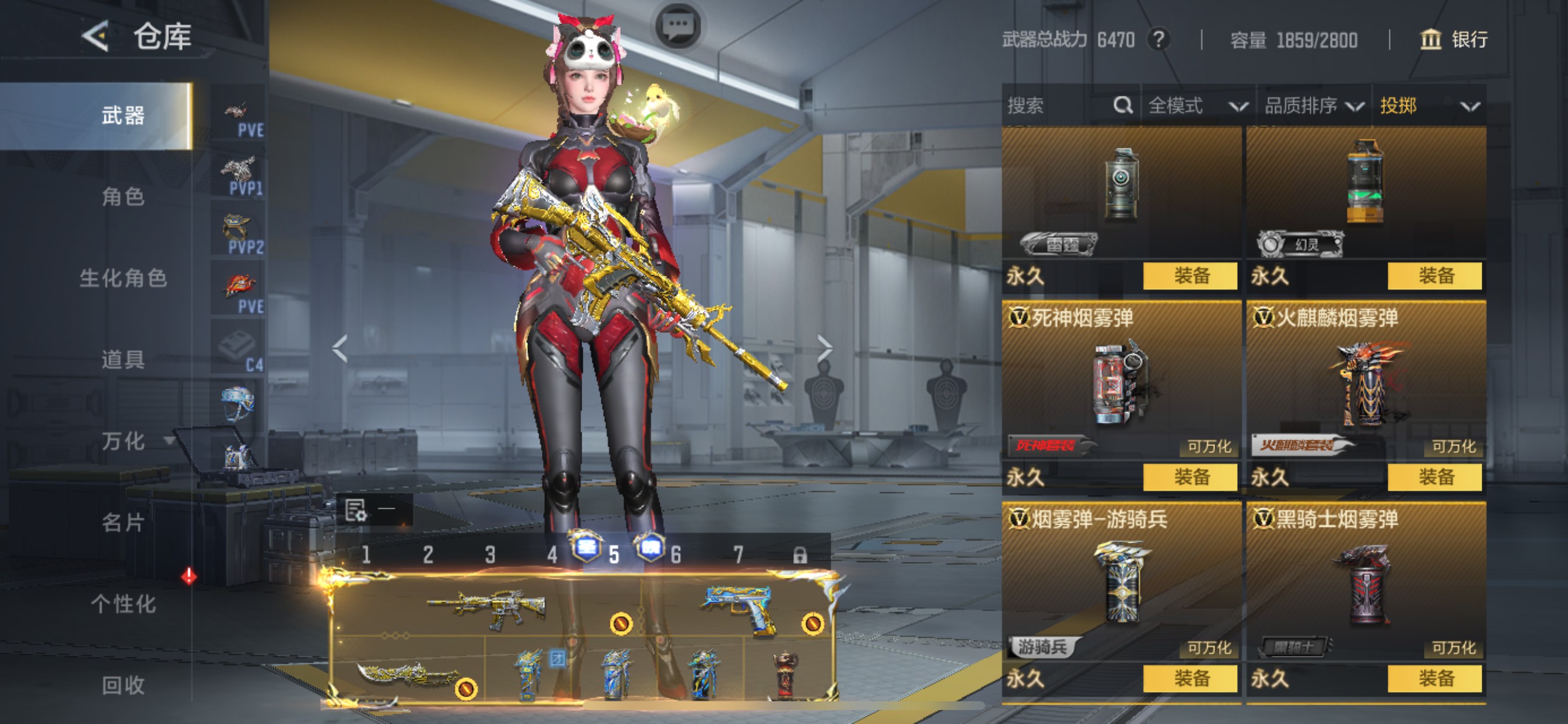Viewport: 1568px width, 724px height.
Task: Open the 回收 recycle section
Action: click(x=123, y=685)
